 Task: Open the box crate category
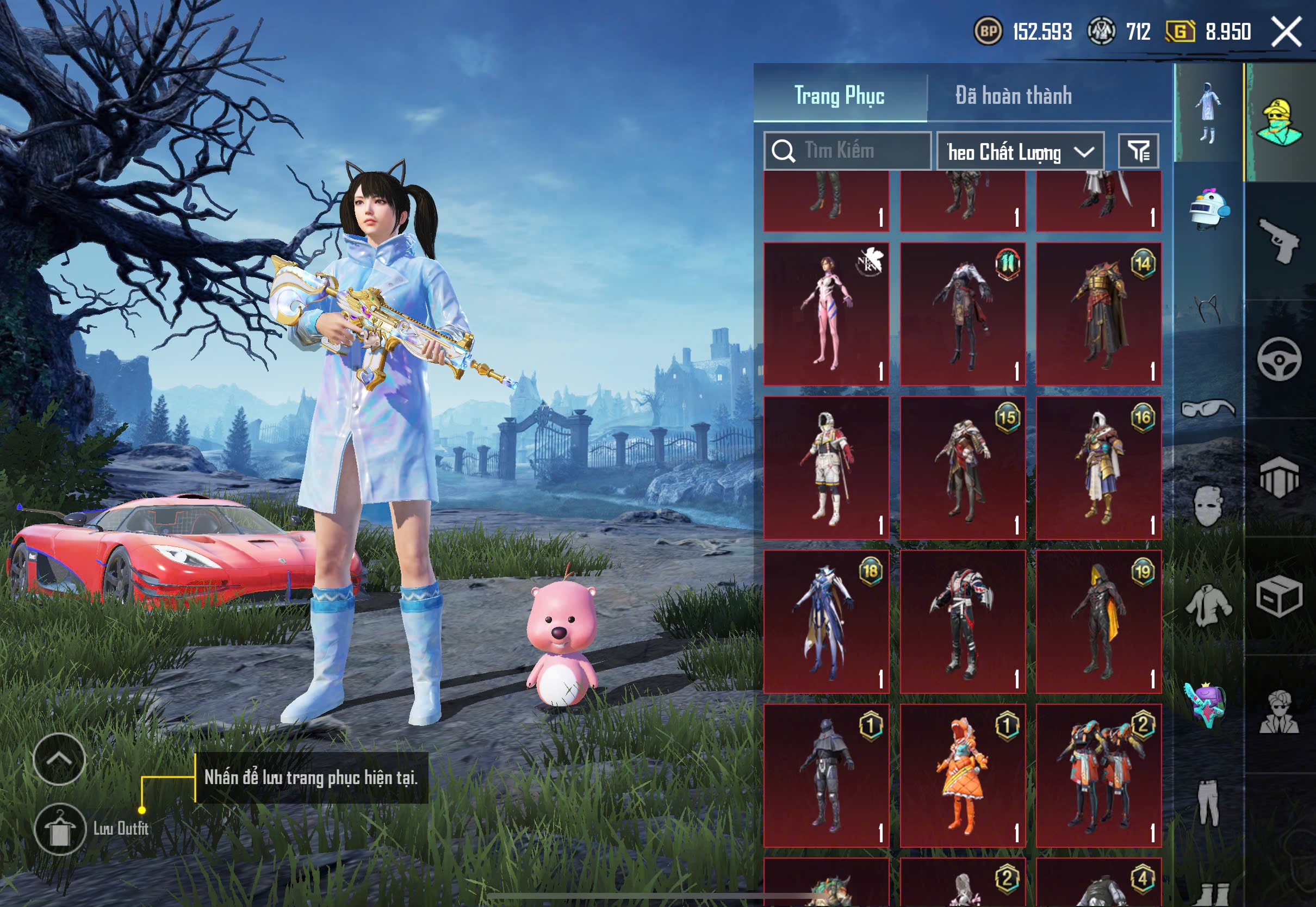(1279, 595)
